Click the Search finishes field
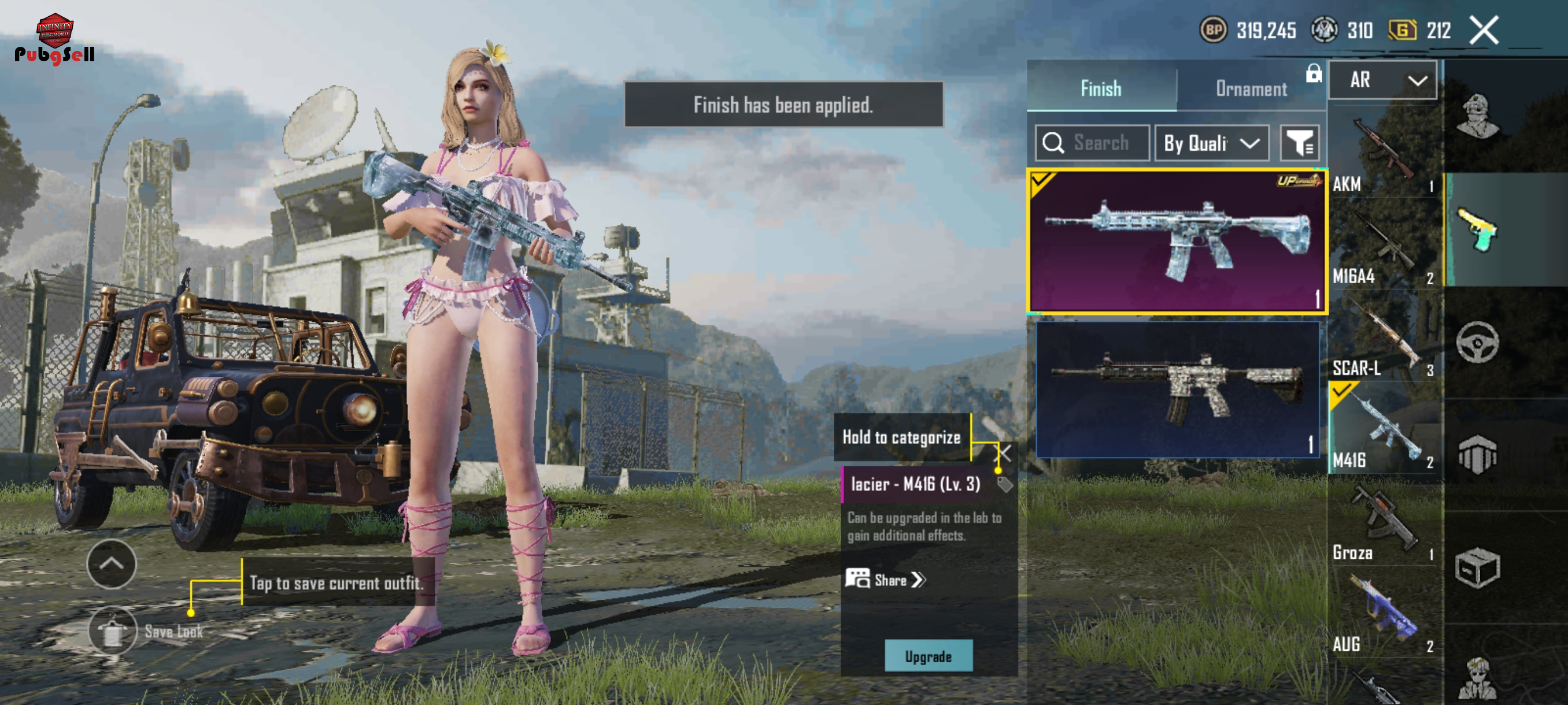 pyautogui.click(x=1093, y=143)
